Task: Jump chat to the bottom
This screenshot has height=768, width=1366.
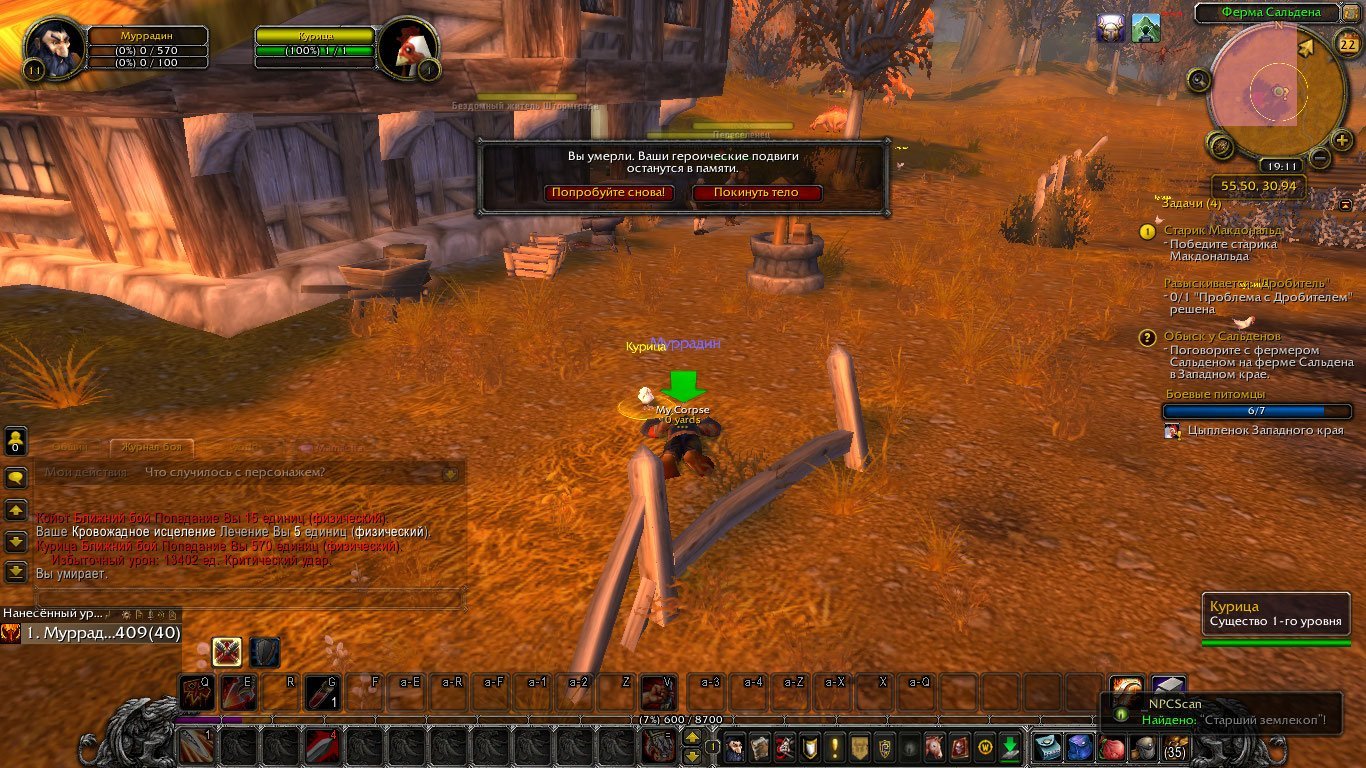Action: pyautogui.click(x=16, y=572)
